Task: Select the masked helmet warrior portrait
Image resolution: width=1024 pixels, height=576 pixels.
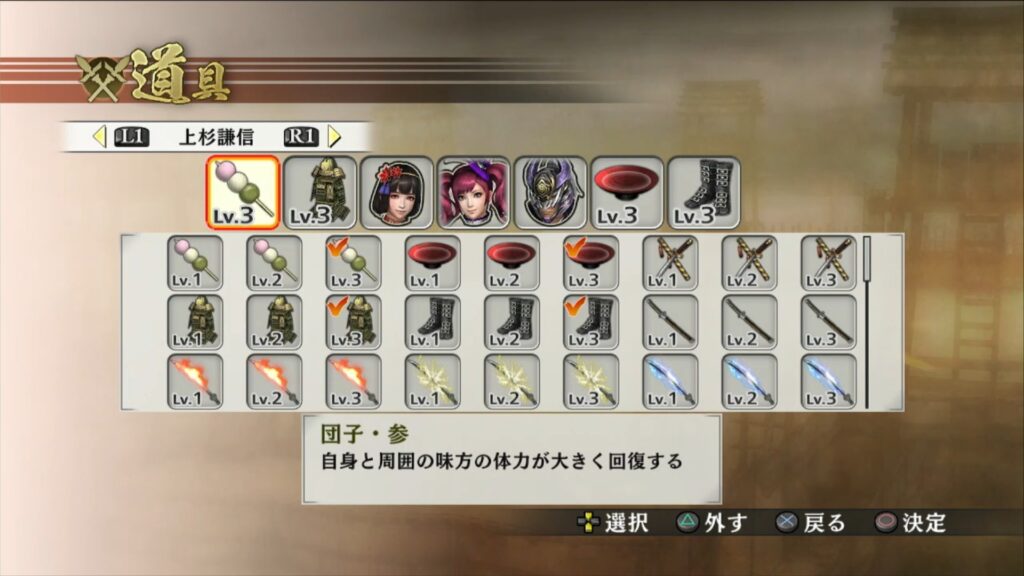Action: coord(550,192)
